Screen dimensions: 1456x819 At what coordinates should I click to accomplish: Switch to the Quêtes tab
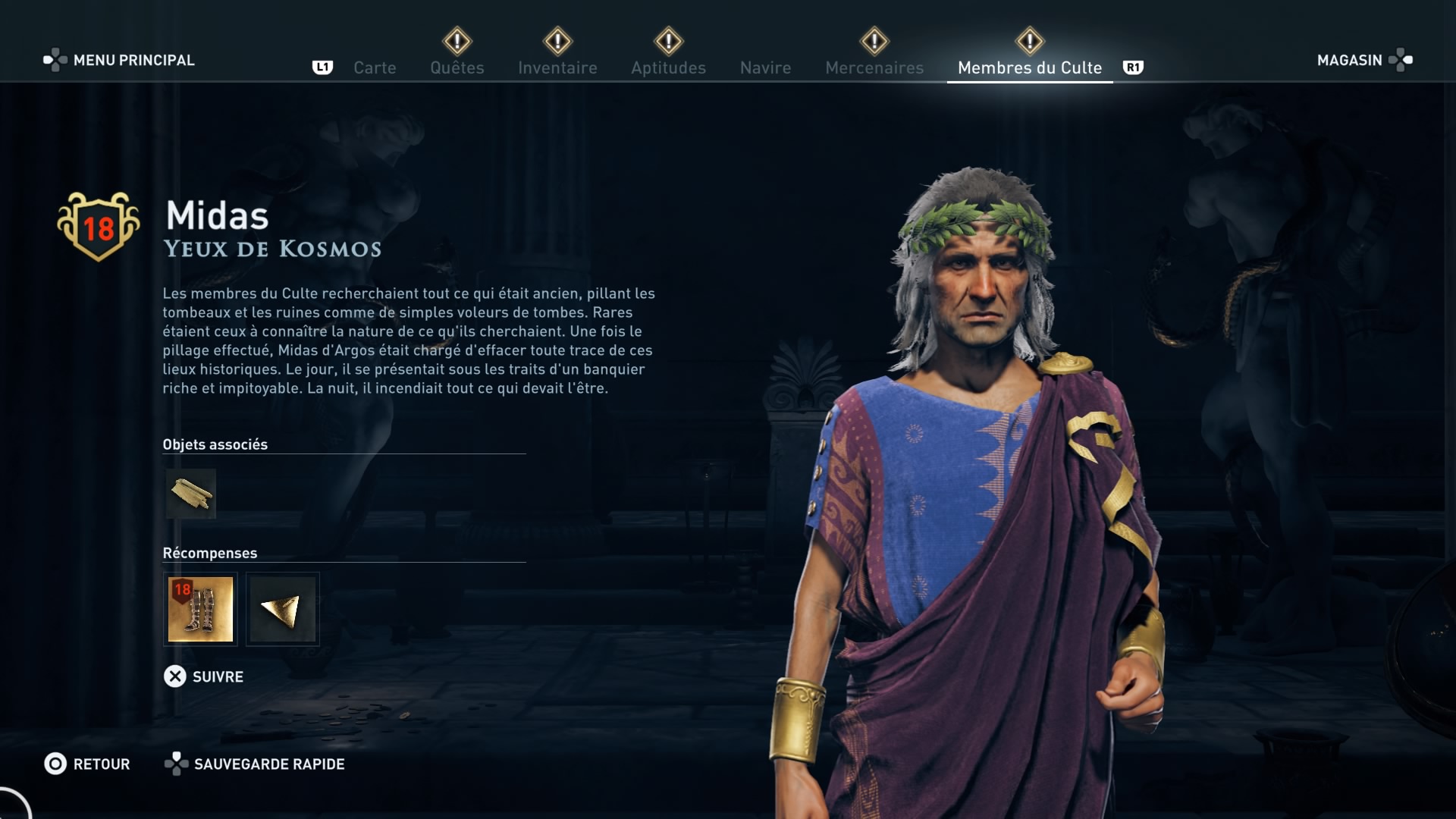tap(457, 67)
